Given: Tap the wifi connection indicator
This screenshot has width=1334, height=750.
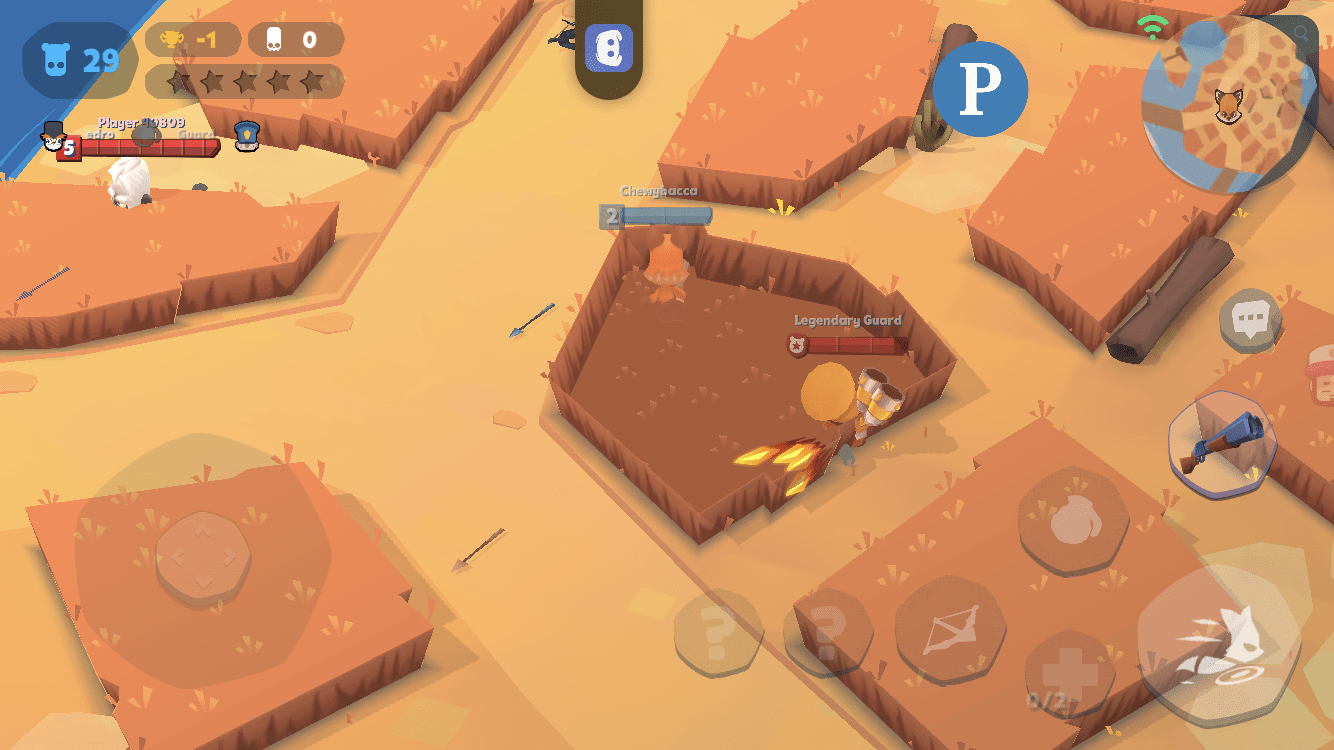Looking at the screenshot, I should (x=1152, y=25).
